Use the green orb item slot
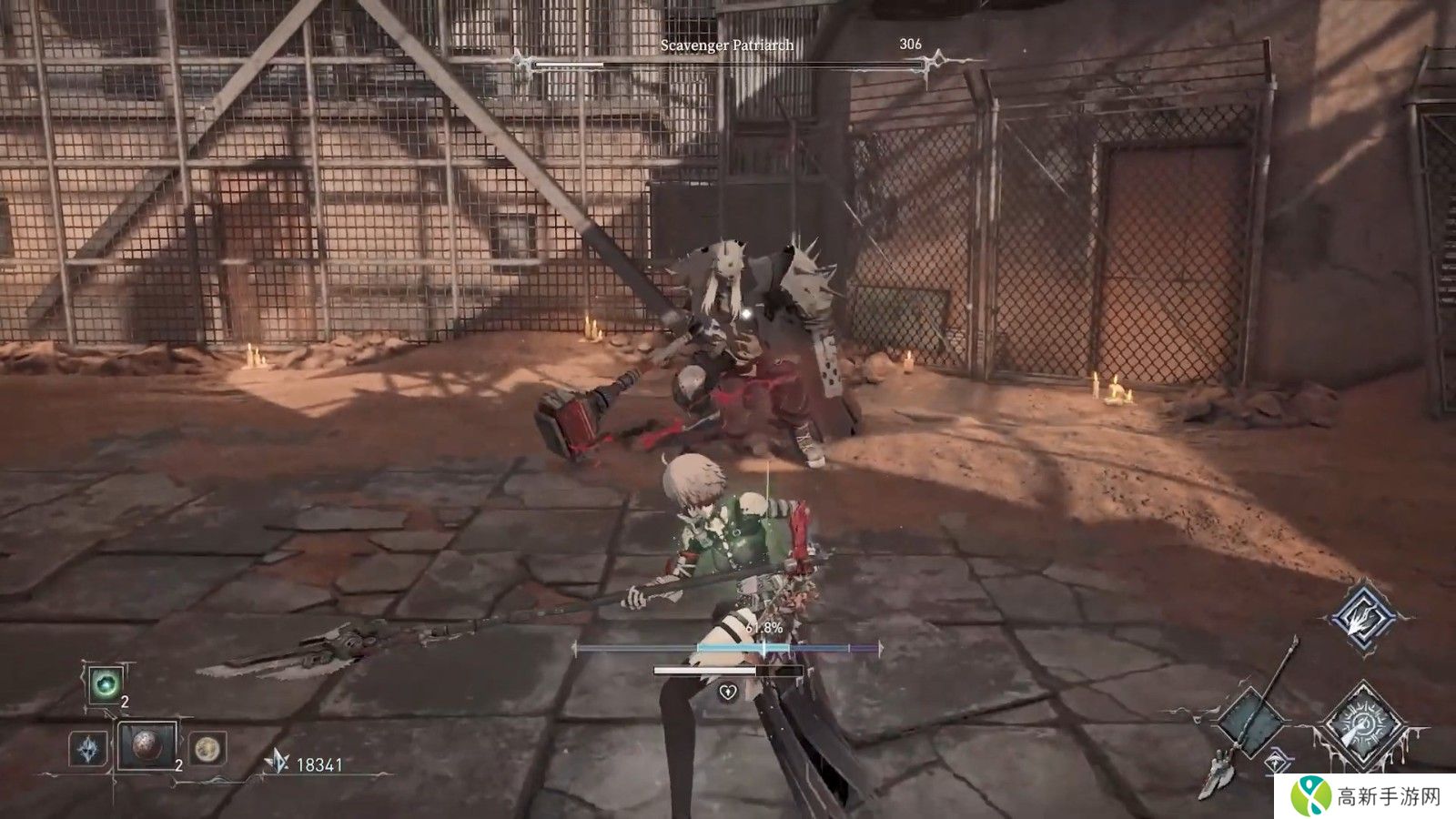Viewport: 1456px width, 819px height. [106, 685]
